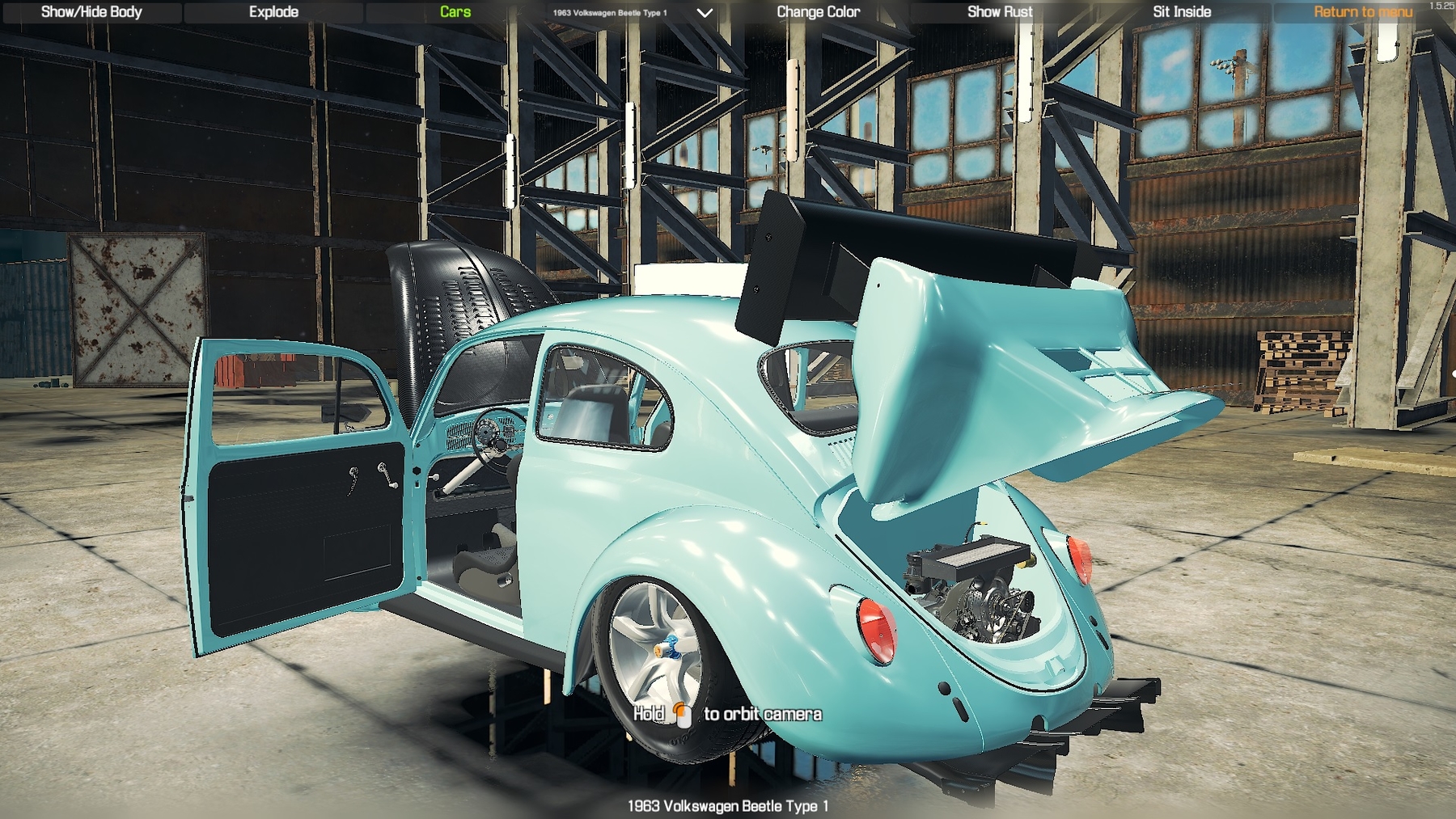Image resolution: width=1456 pixels, height=819 pixels.
Task: Enable Show Rust on the Beetle
Action: point(1001,11)
